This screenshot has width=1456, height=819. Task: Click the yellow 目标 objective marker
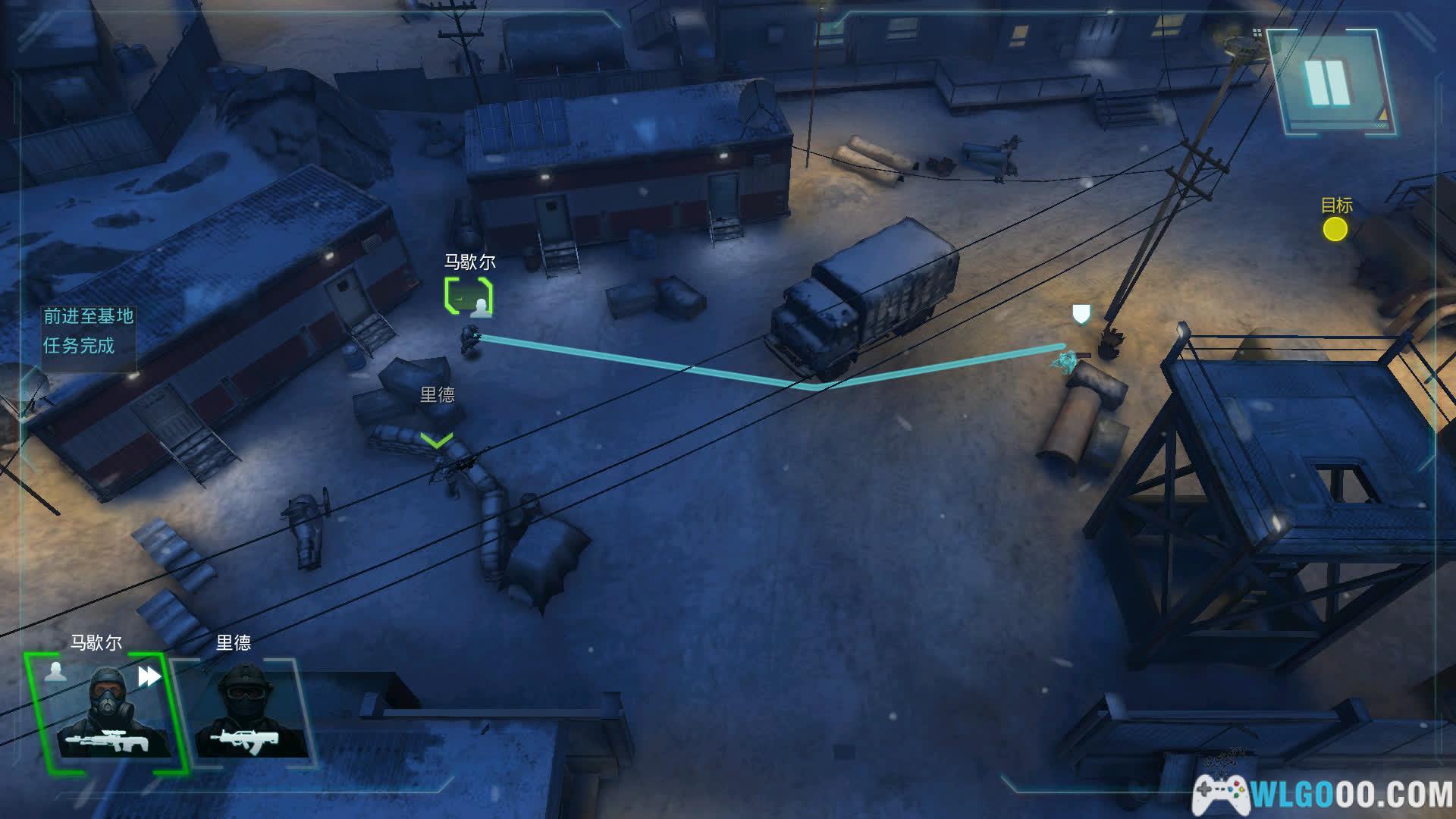click(1335, 229)
